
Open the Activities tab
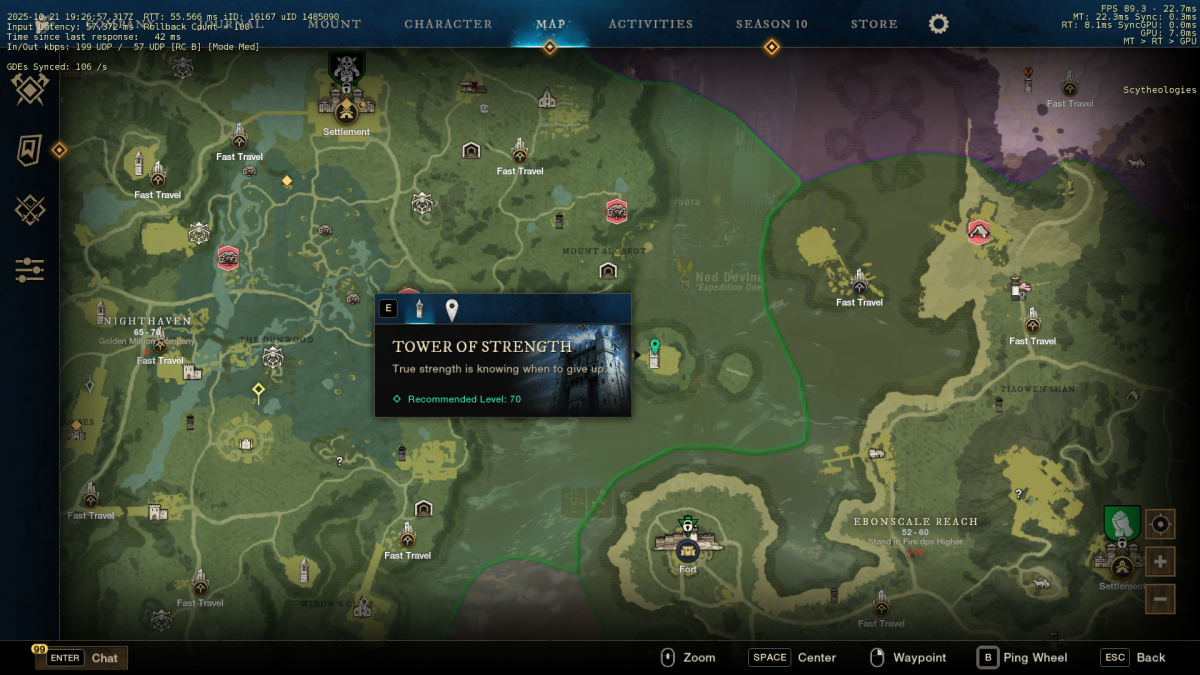click(x=650, y=24)
